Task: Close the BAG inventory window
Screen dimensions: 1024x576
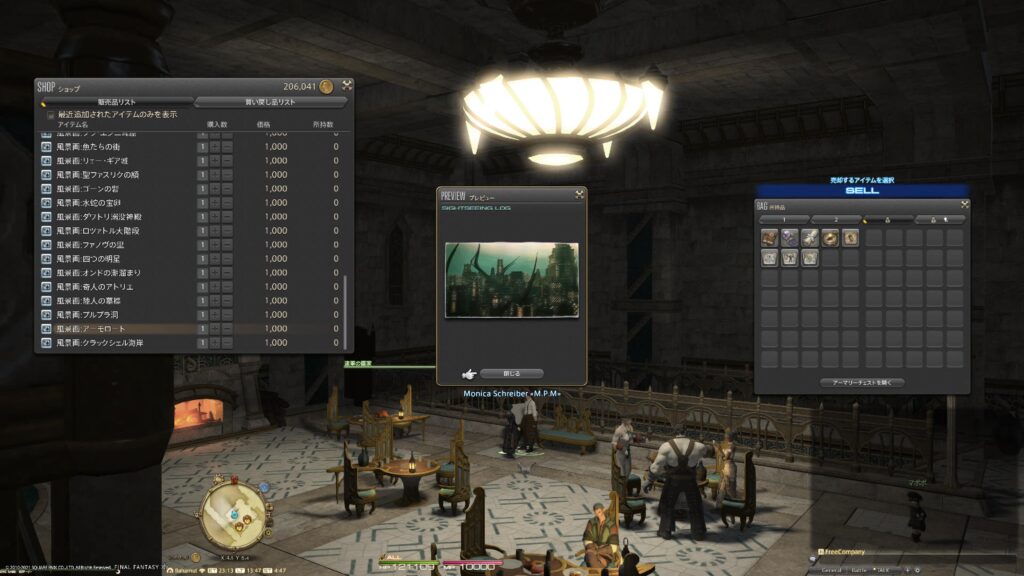Action: (964, 205)
